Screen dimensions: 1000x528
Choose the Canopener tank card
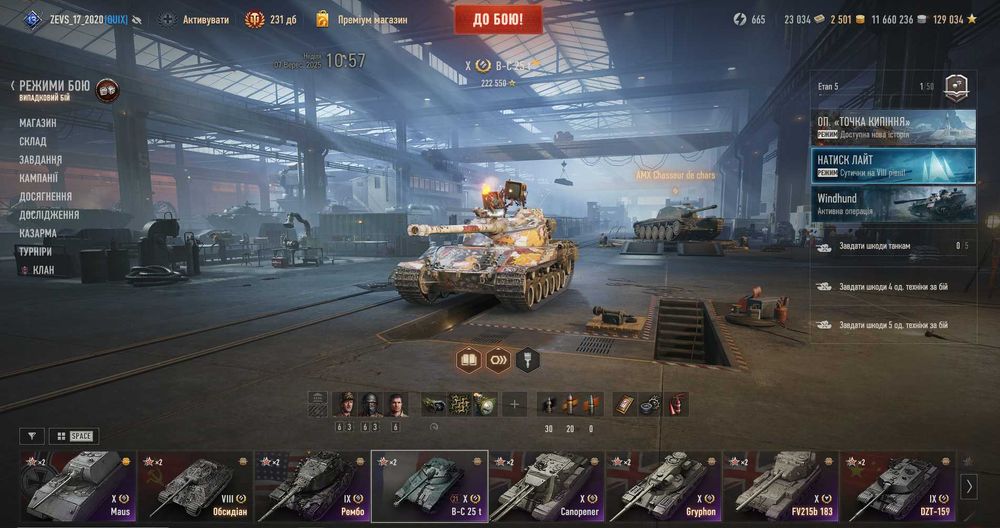547,485
